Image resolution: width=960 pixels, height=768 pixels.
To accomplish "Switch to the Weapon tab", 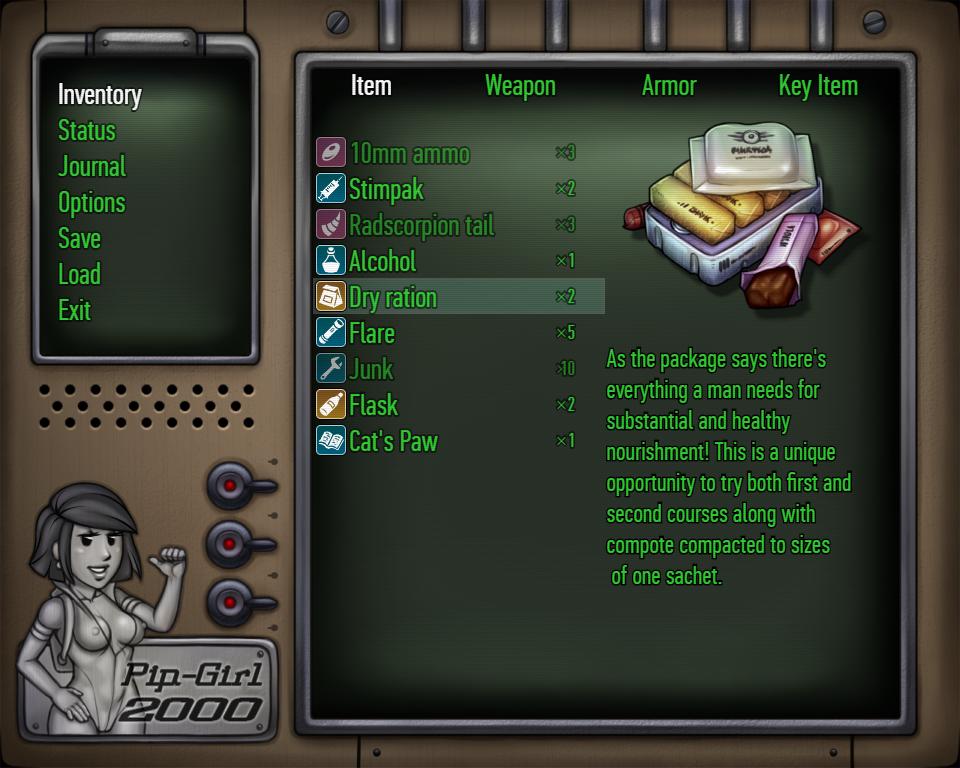I will click(520, 86).
